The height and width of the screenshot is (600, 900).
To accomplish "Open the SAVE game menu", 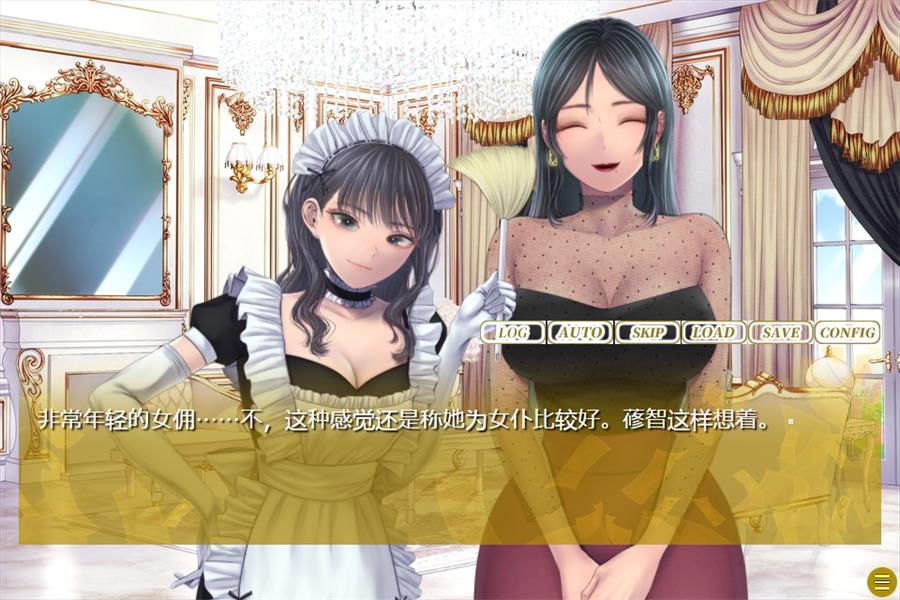I will click(x=780, y=332).
